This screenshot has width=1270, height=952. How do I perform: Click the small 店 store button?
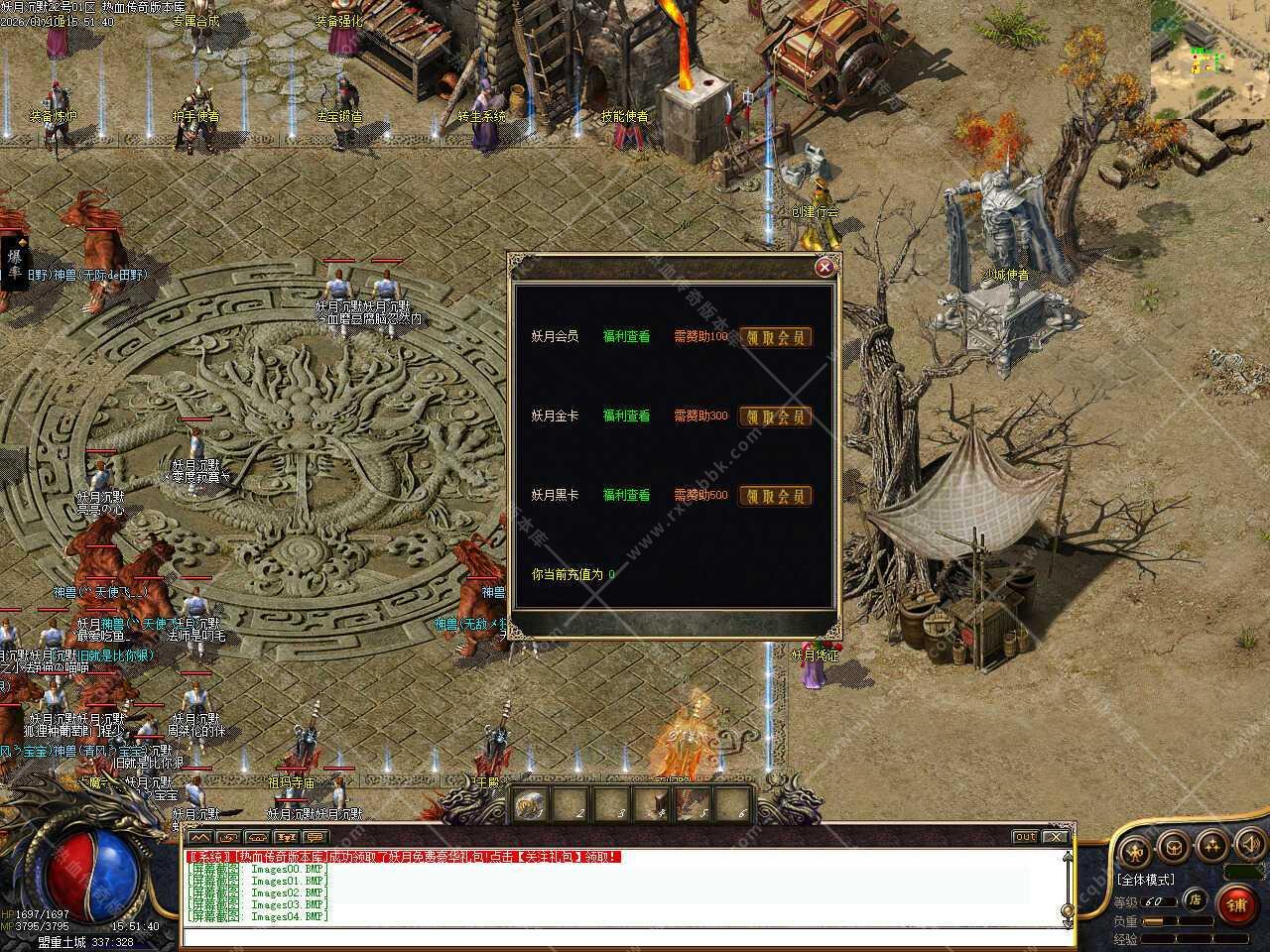click(1196, 900)
